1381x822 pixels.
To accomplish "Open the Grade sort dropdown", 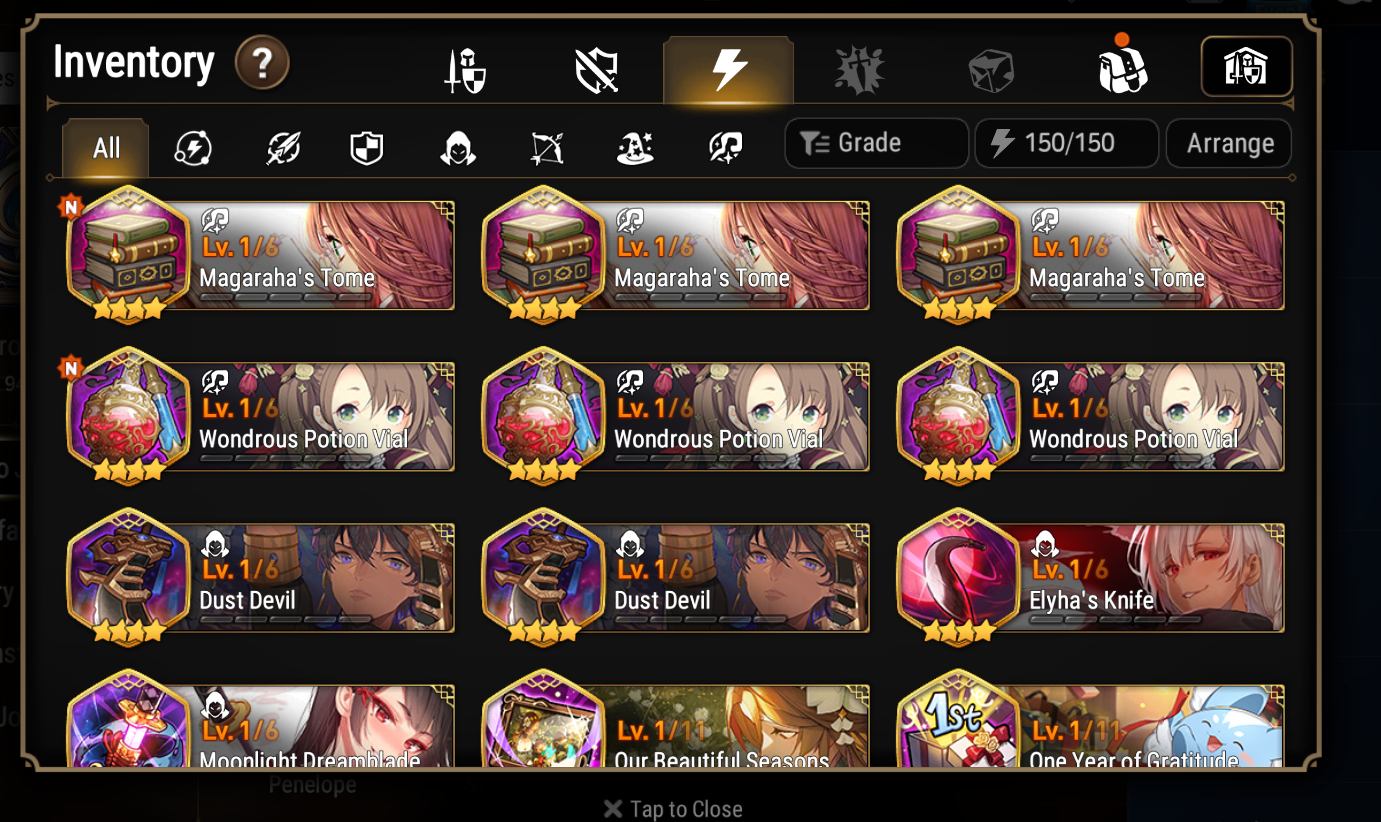I will coord(876,143).
